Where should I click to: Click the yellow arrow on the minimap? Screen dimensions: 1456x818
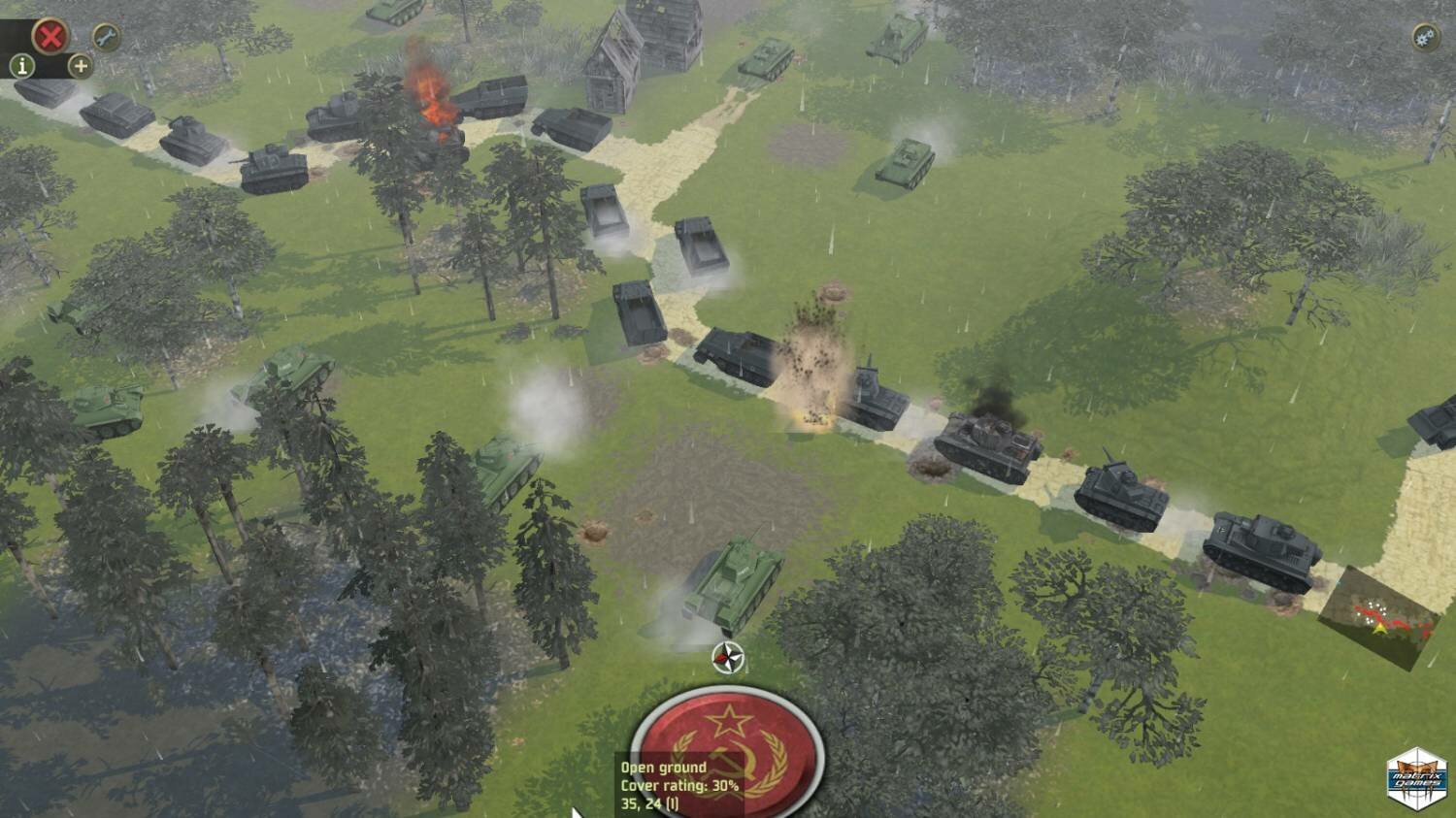coord(1380,629)
